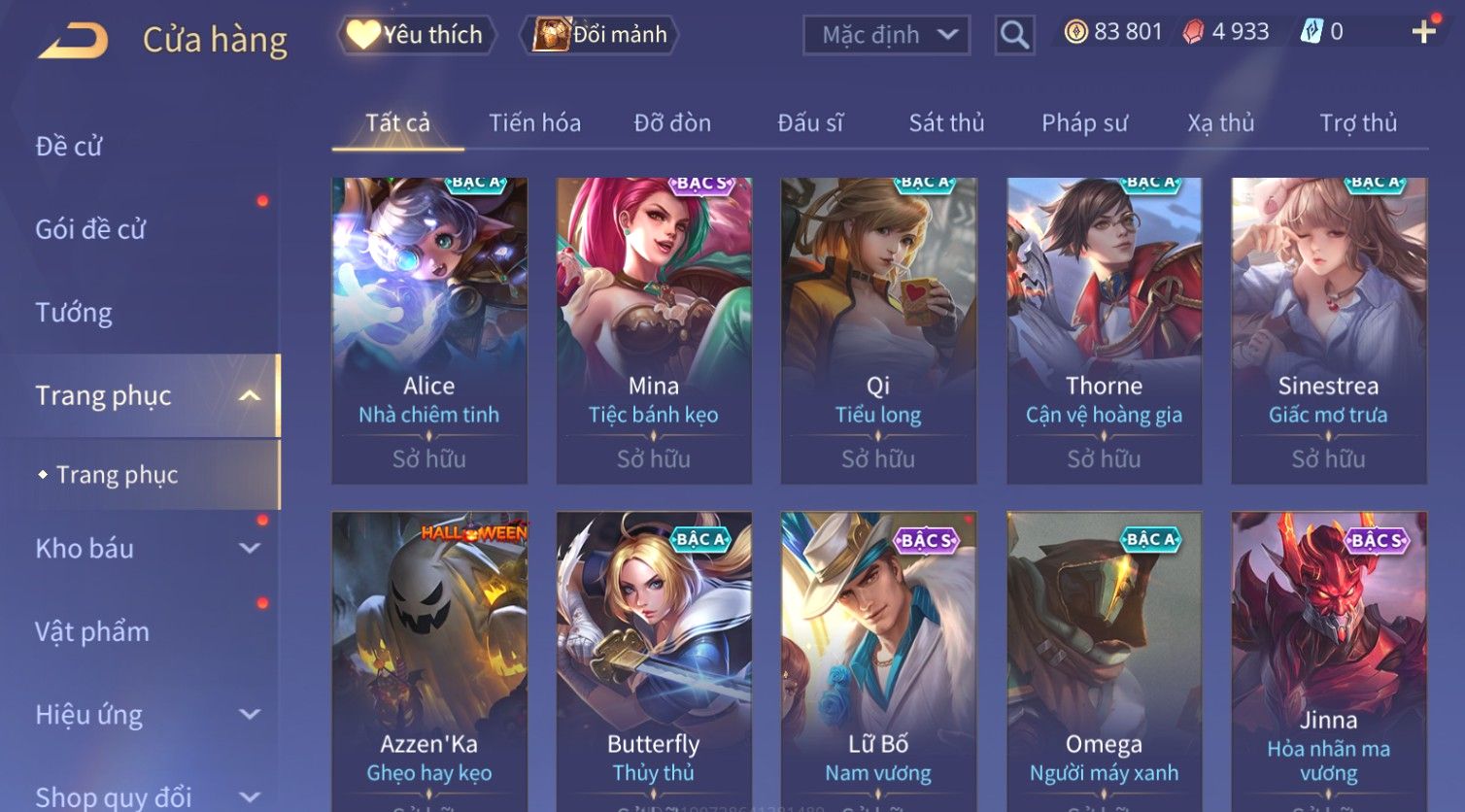Screen dimensions: 1465x812
Task: Open the Đề cử menu entry
Action: coord(69,147)
